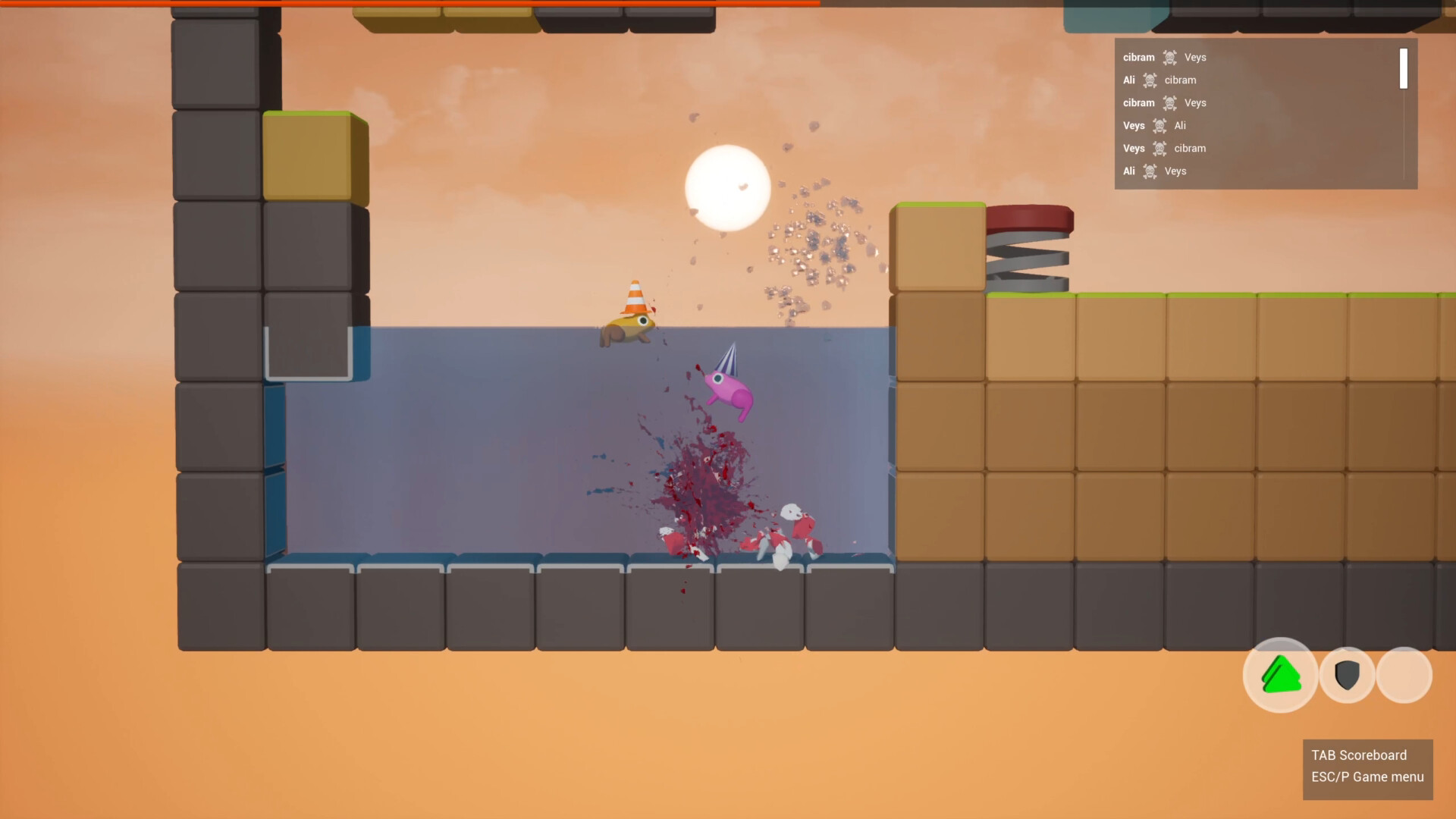Select the victim name Veys in the top entry
This screenshot has height=819, width=1456.
1197,58
